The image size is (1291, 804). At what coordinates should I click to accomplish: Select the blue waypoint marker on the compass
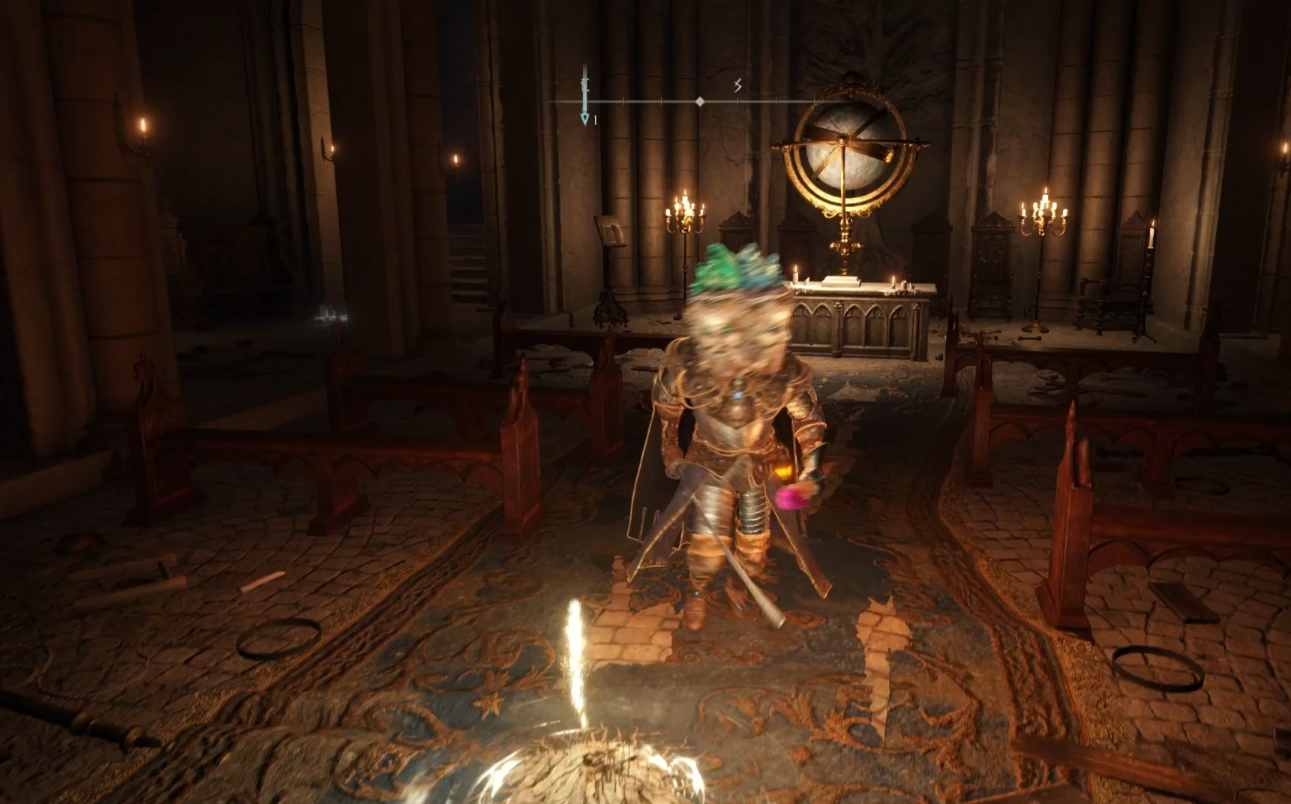pyautogui.click(x=585, y=116)
